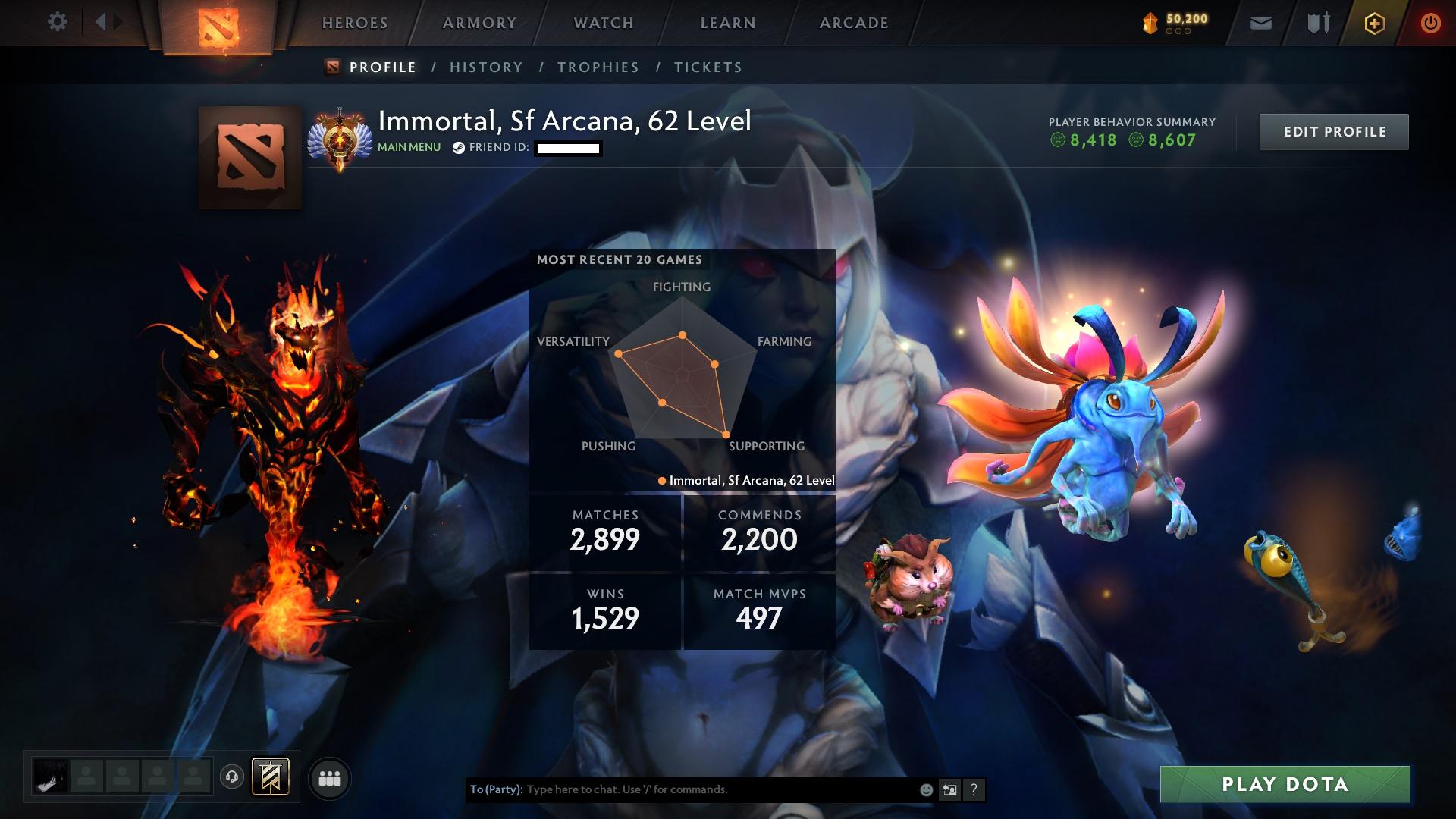1456x819 pixels.
Task: Open the chat help question mark
Action: point(974,789)
